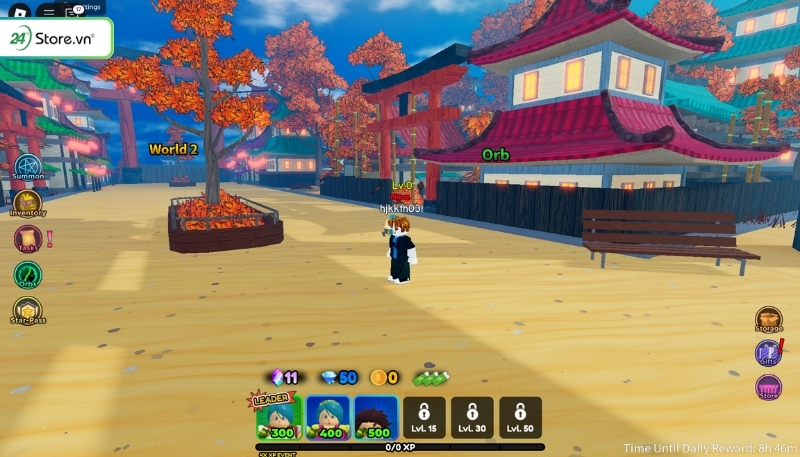Click the locked Lvl. 15 unit slot
800x457 pixels.
tap(424, 417)
